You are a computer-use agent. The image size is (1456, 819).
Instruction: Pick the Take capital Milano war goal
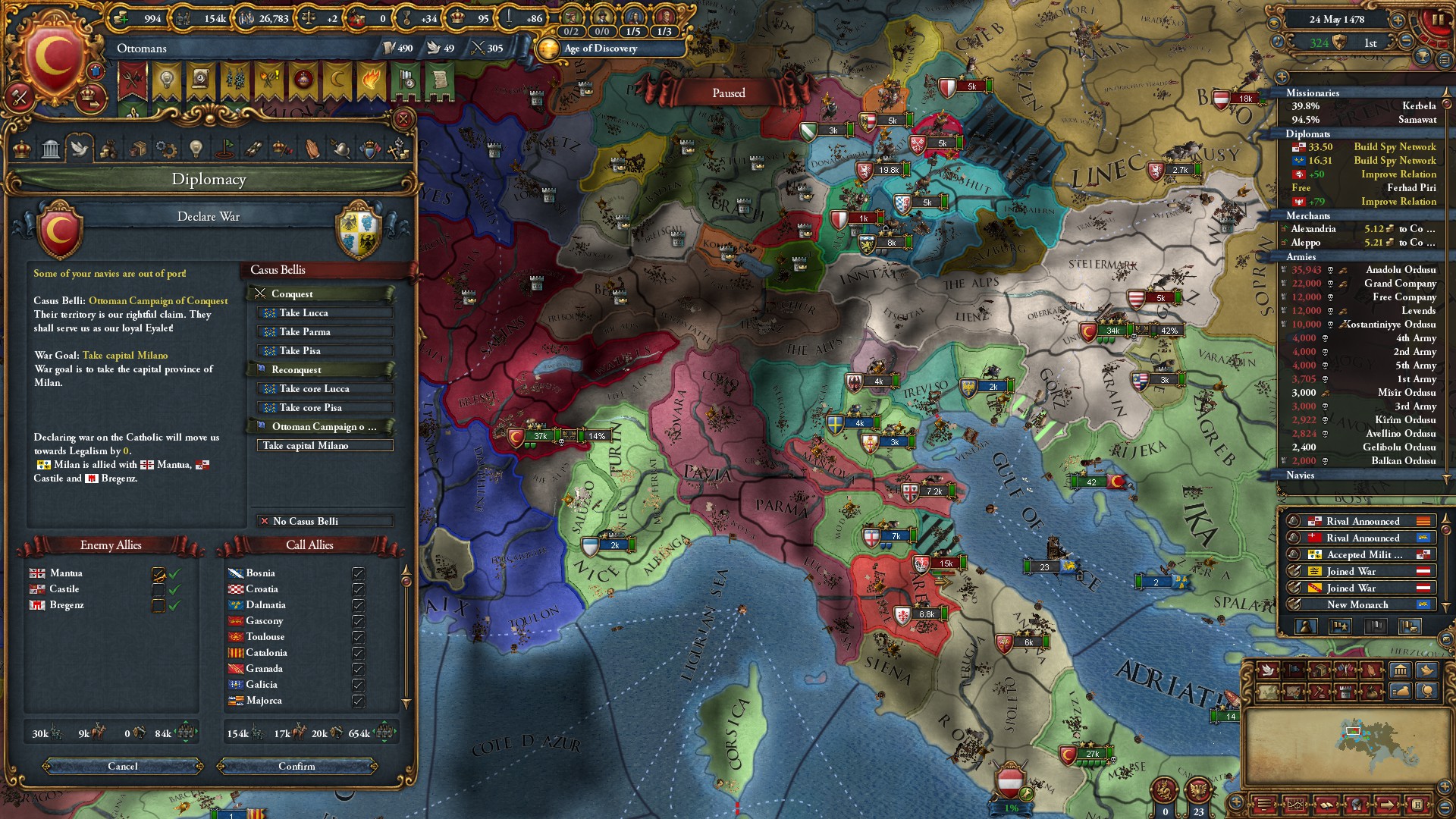tap(325, 446)
